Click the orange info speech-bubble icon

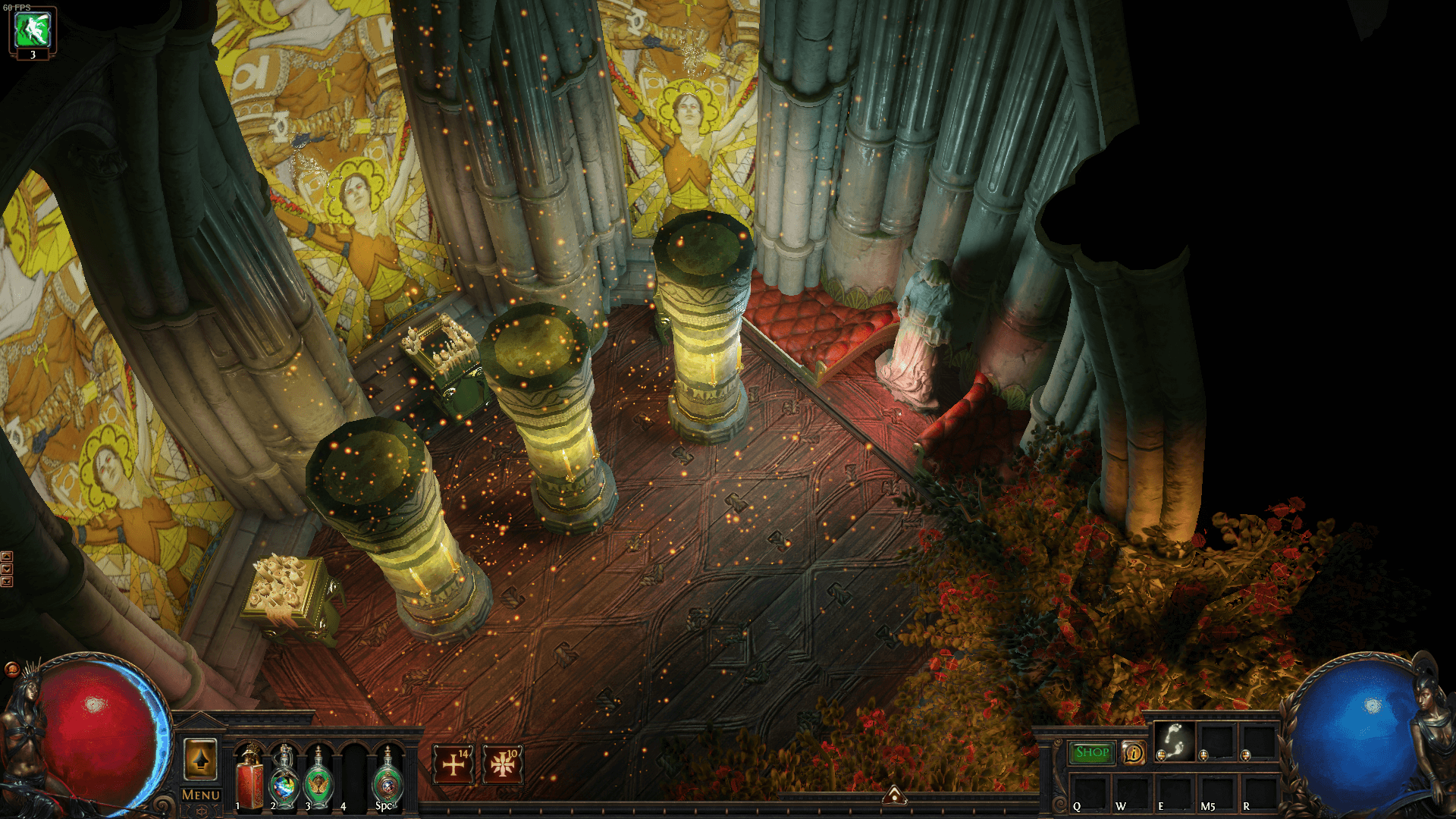1134,752
